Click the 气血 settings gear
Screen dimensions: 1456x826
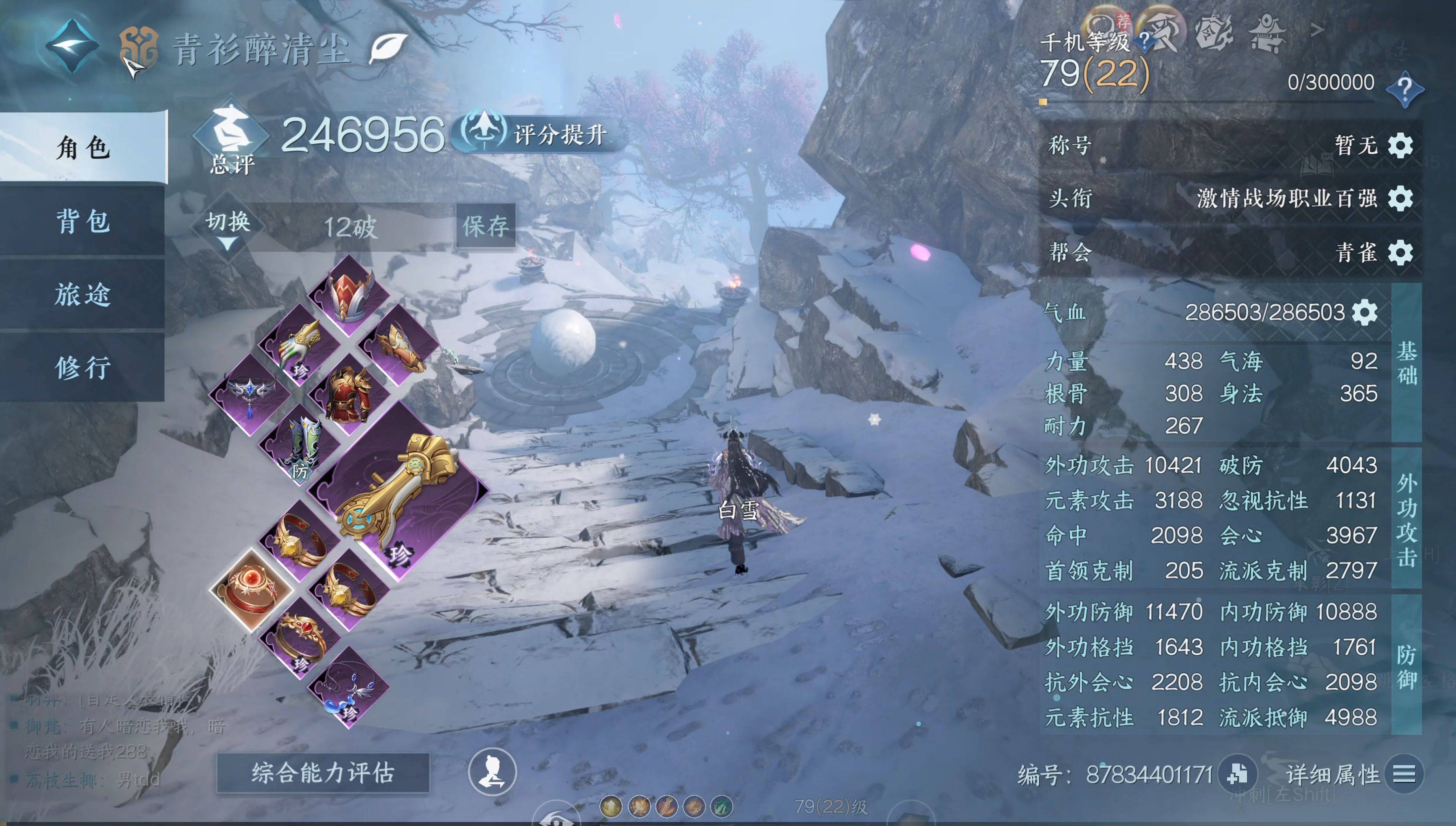1365,312
